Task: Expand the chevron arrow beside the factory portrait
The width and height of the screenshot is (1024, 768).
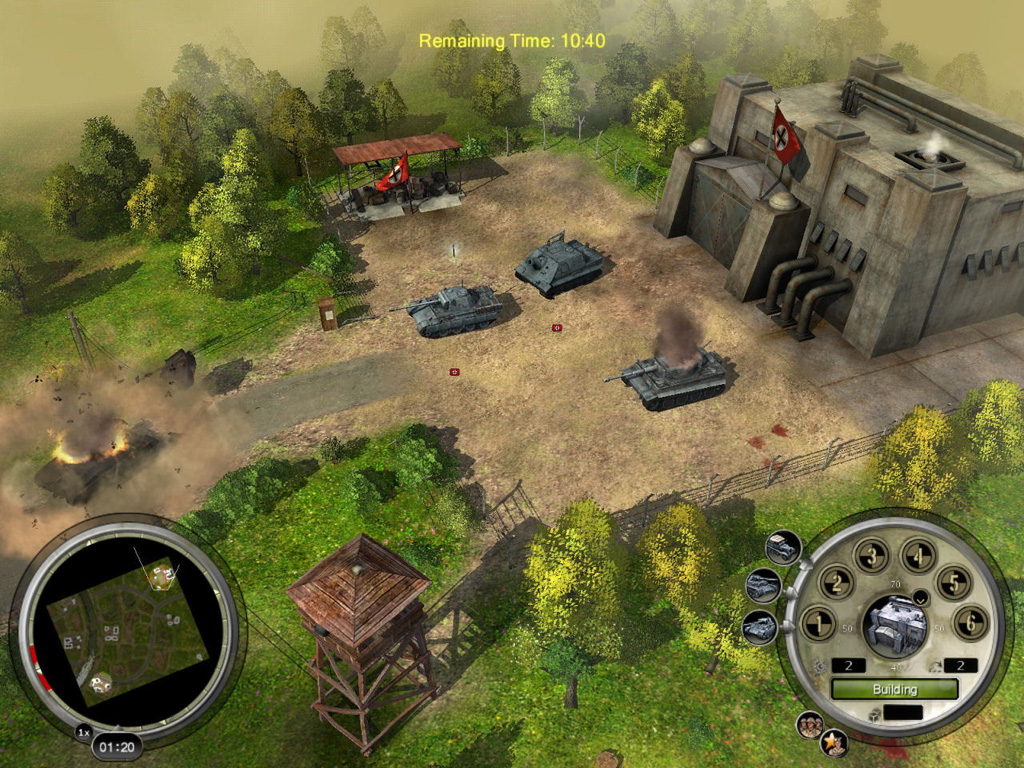Action: coord(920,598)
